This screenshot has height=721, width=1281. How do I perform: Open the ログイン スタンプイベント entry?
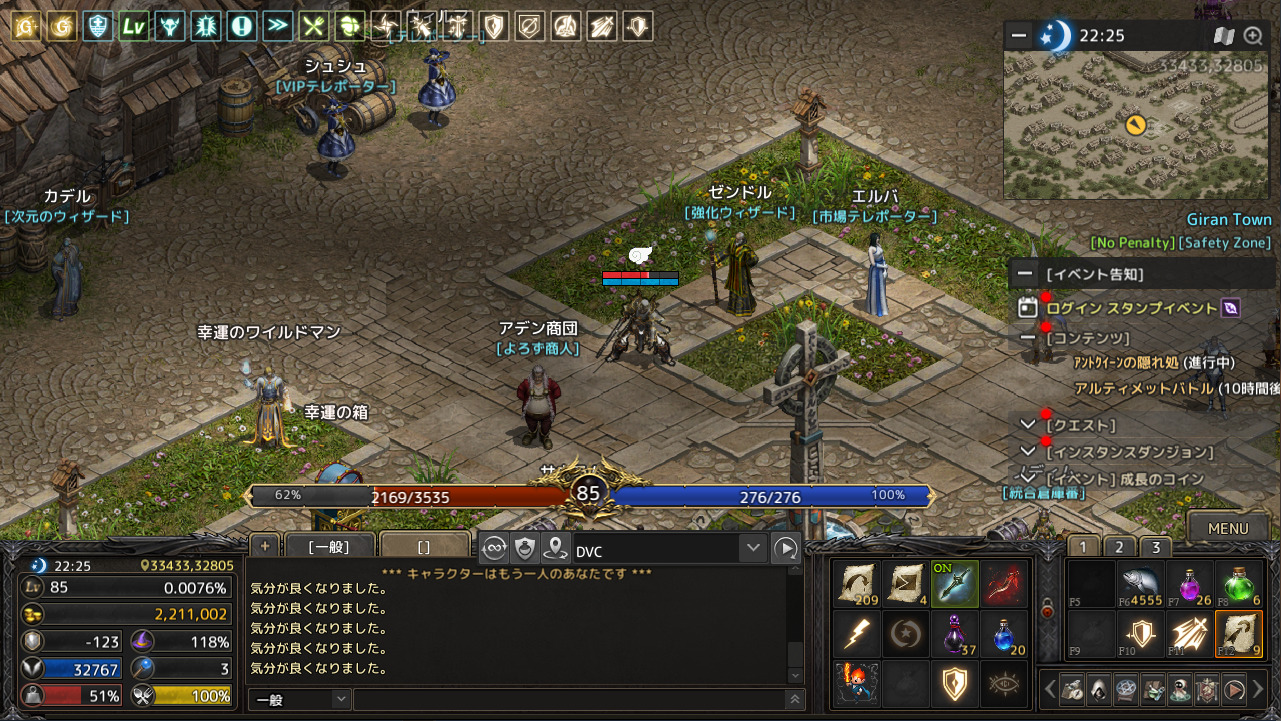[1132, 308]
